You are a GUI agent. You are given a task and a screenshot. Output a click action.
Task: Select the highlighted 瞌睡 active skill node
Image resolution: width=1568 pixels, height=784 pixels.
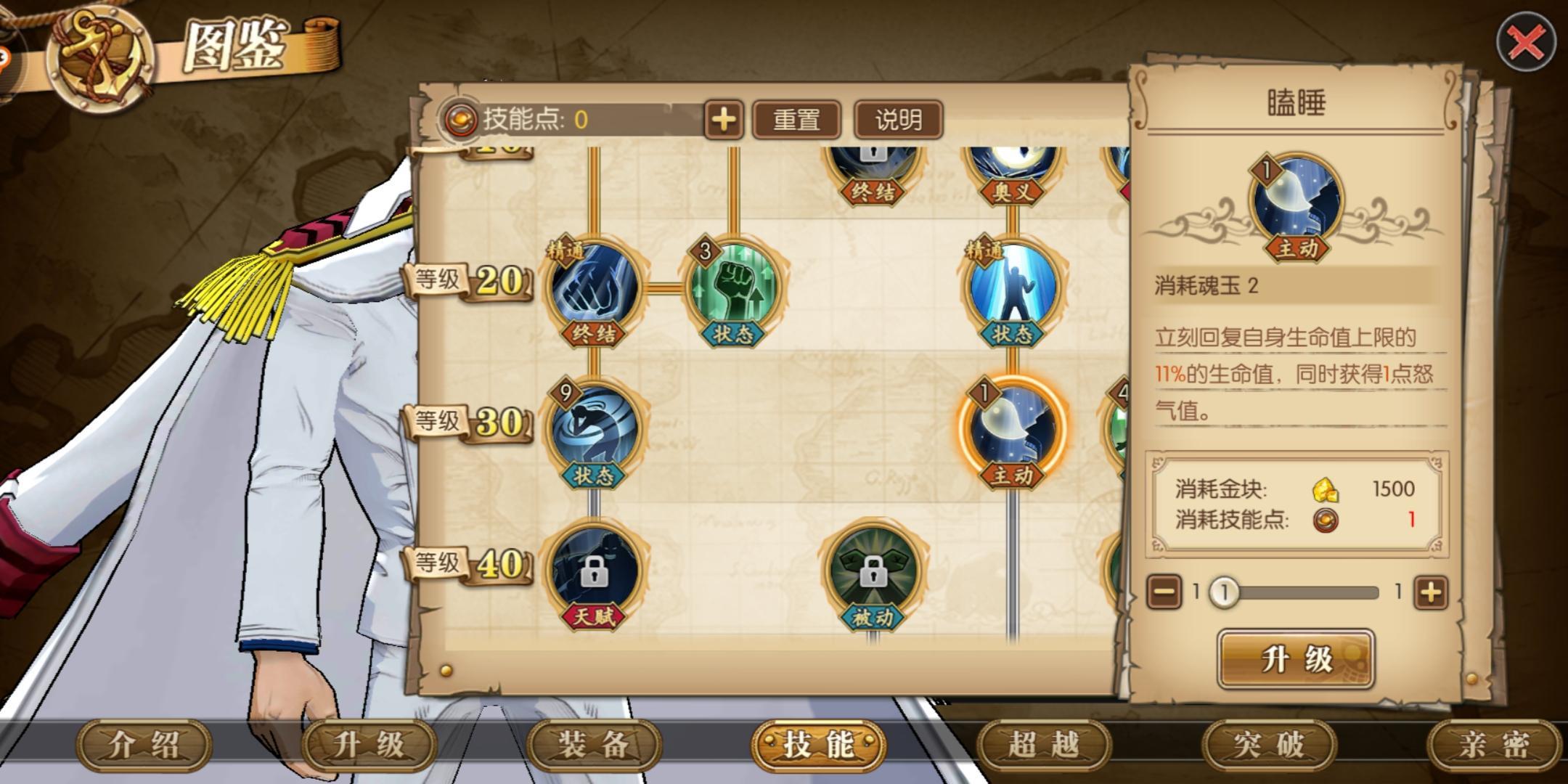point(1012,430)
